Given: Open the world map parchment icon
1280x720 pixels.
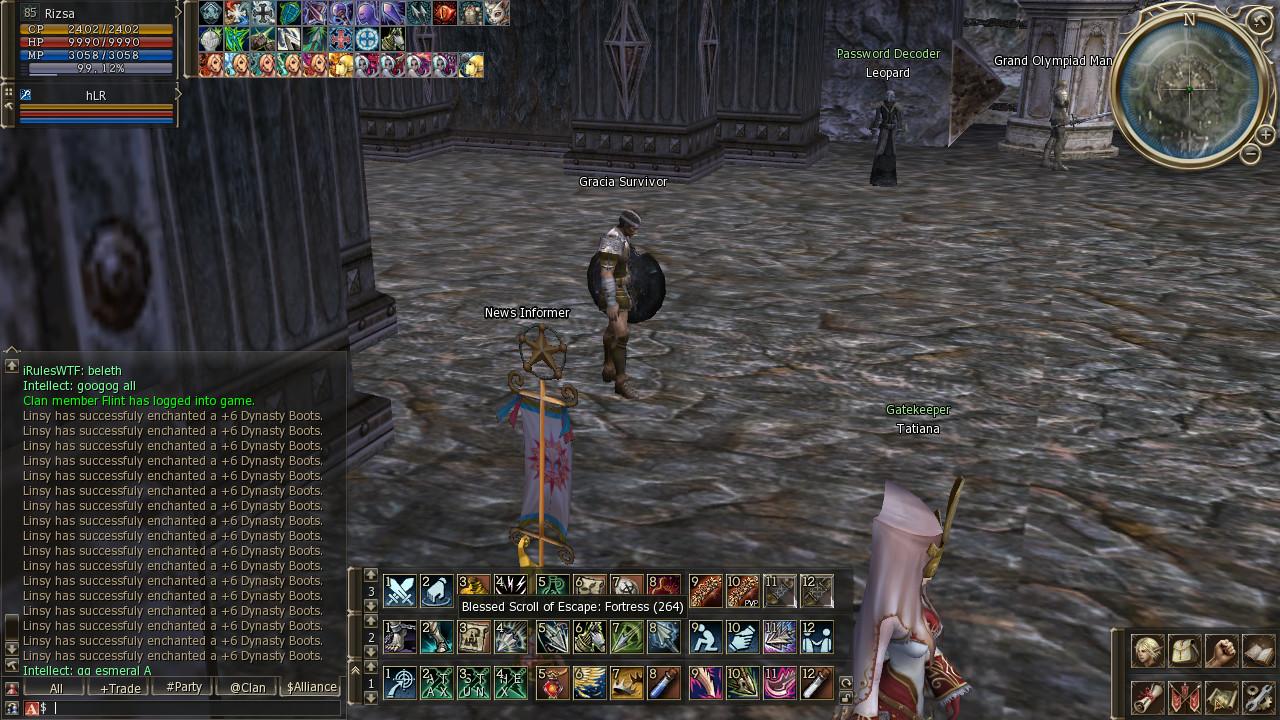Looking at the screenshot, I should tap(1221, 697).
